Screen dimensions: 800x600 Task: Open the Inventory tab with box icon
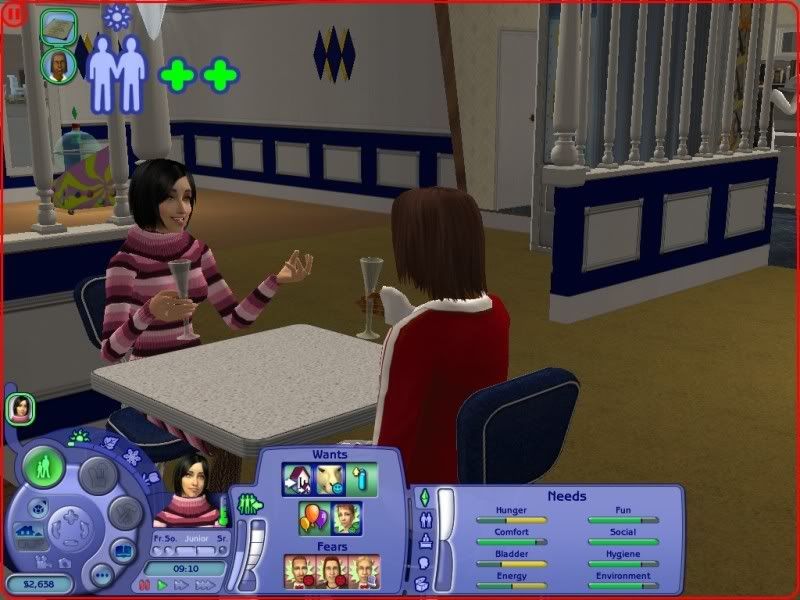(422, 581)
